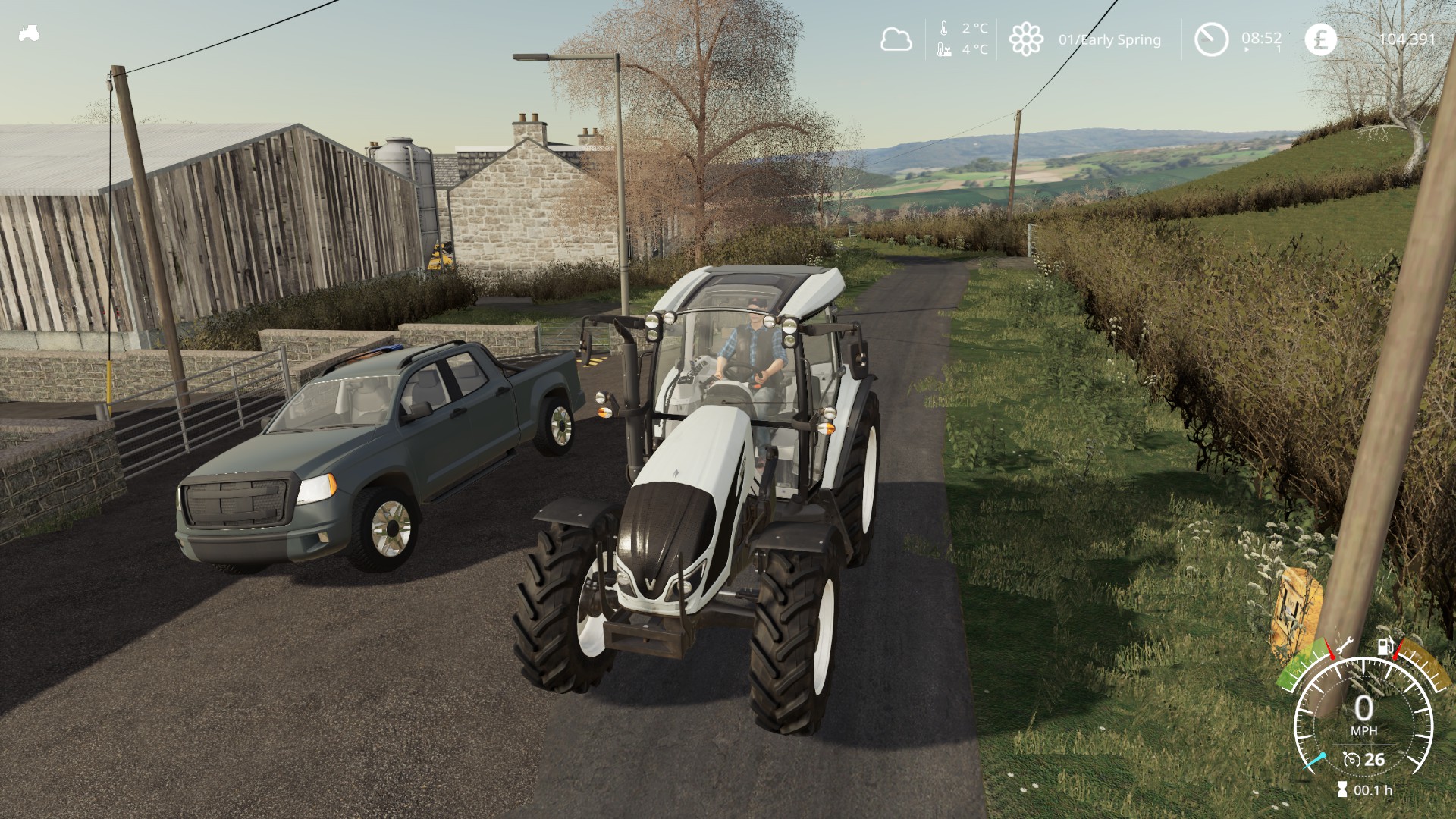
Task: Click the fuel pump gauge icon
Action: [1385, 648]
